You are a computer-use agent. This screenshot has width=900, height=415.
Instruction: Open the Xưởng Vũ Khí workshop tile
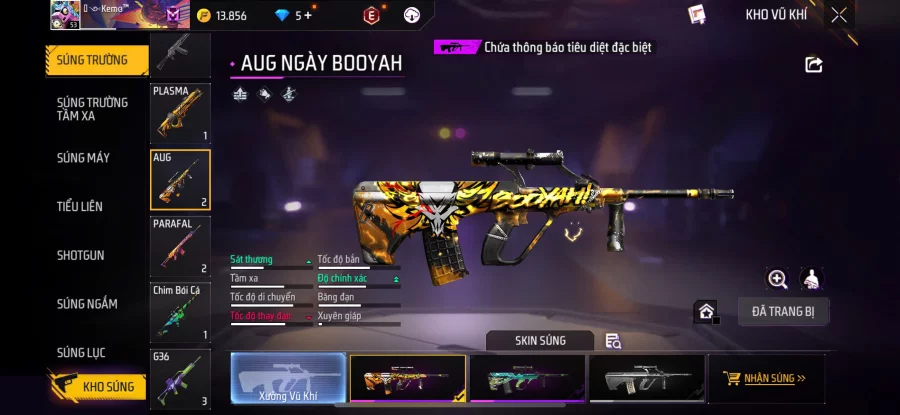(288, 379)
